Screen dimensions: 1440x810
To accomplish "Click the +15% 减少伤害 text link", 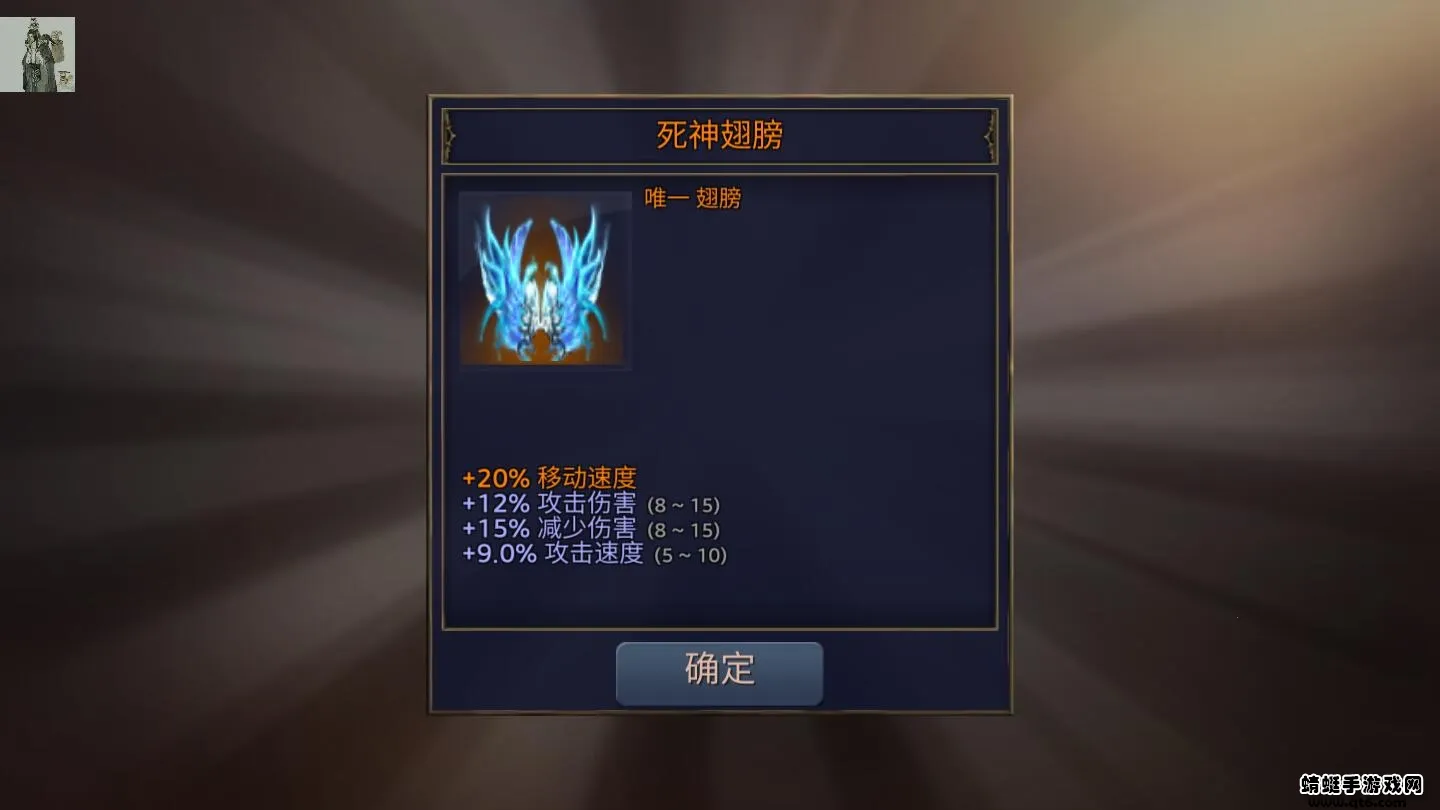I will 548,529.
